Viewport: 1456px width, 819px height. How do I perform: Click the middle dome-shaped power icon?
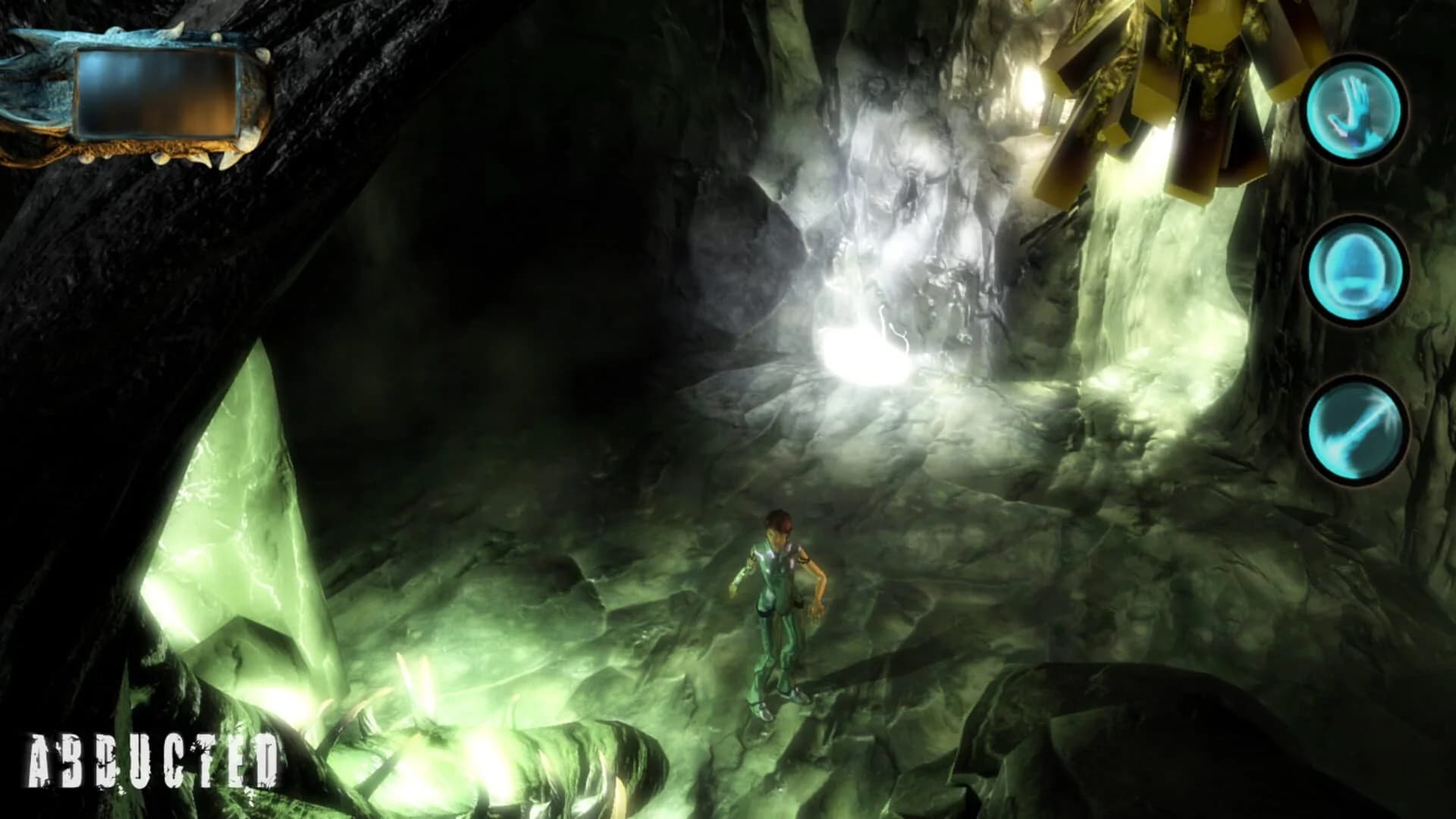(x=1357, y=273)
